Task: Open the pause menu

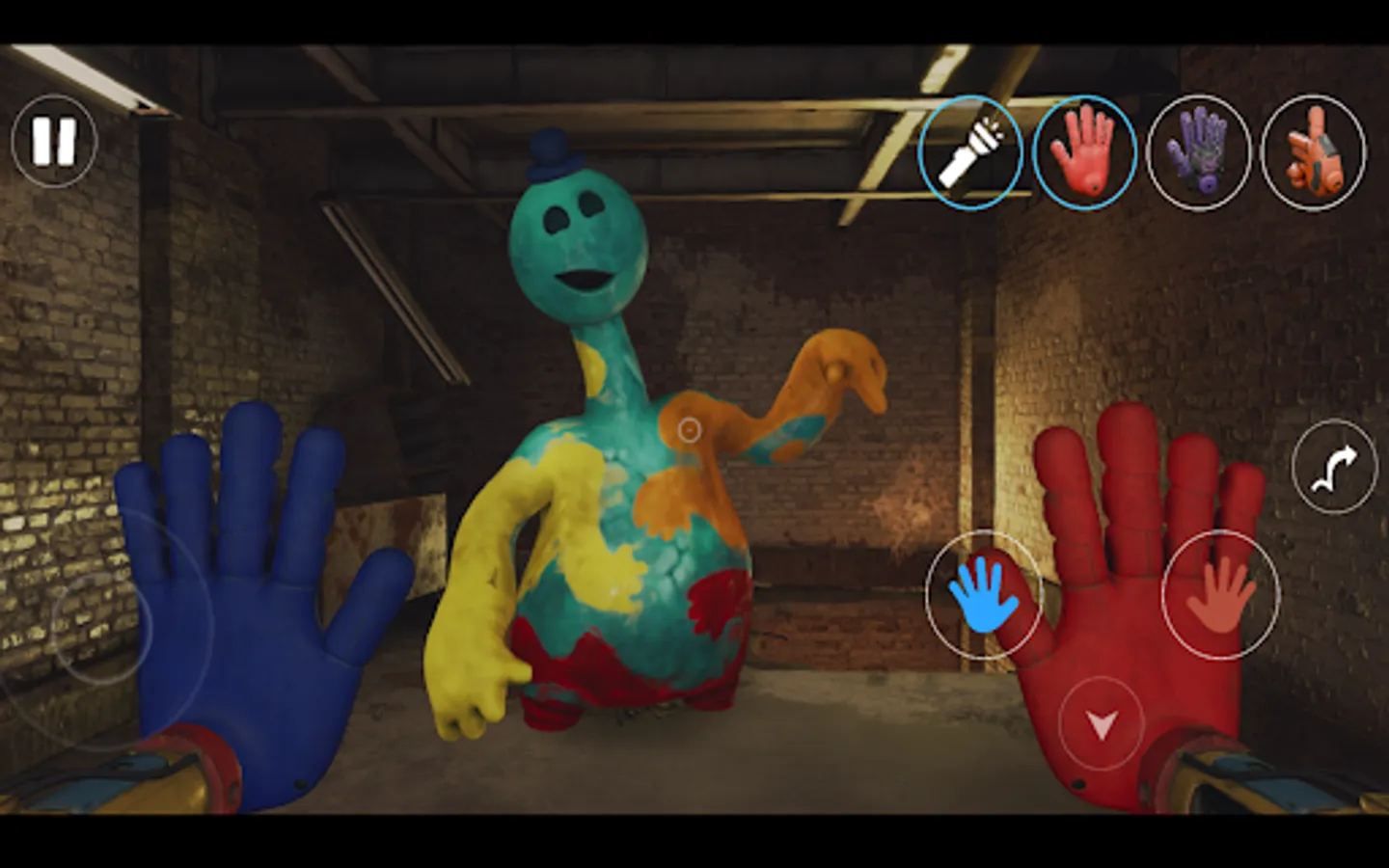Action: (x=54, y=143)
